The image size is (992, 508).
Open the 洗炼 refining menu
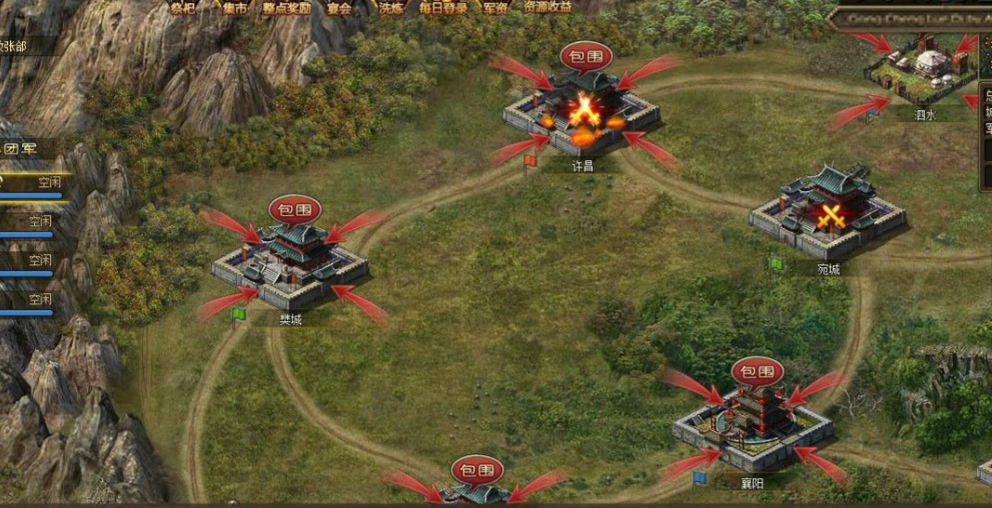(x=391, y=8)
